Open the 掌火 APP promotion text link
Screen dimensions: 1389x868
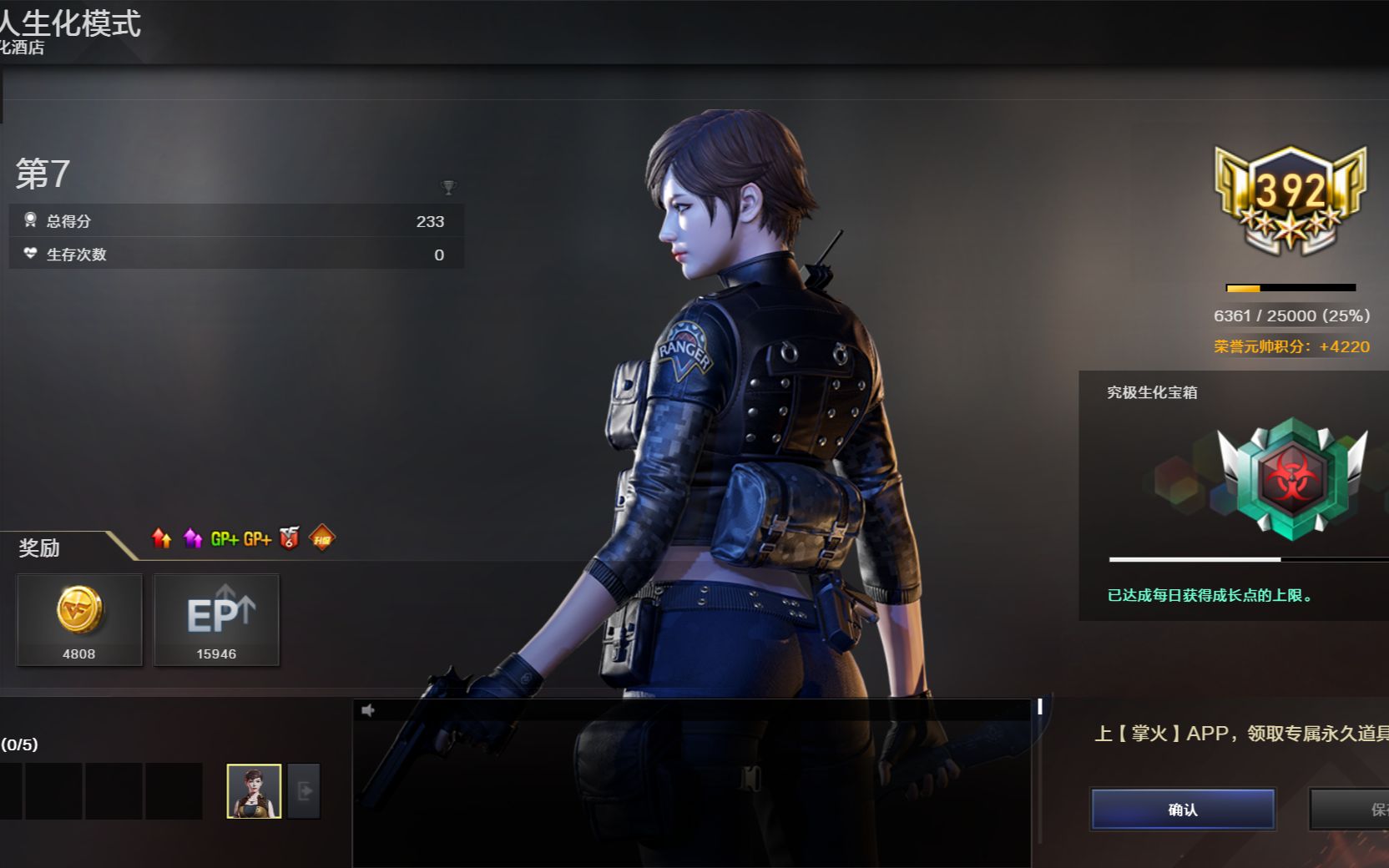click(1241, 733)
